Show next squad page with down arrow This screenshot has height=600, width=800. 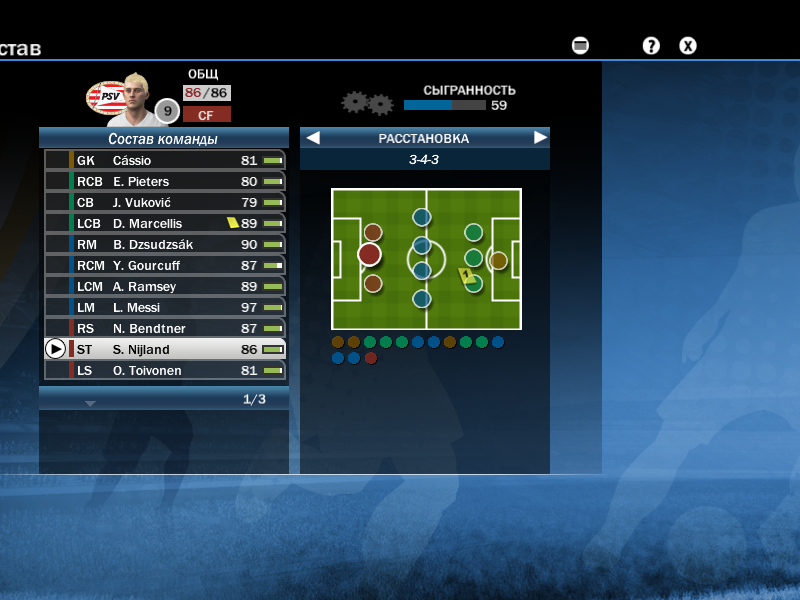[x=90, y=403]
